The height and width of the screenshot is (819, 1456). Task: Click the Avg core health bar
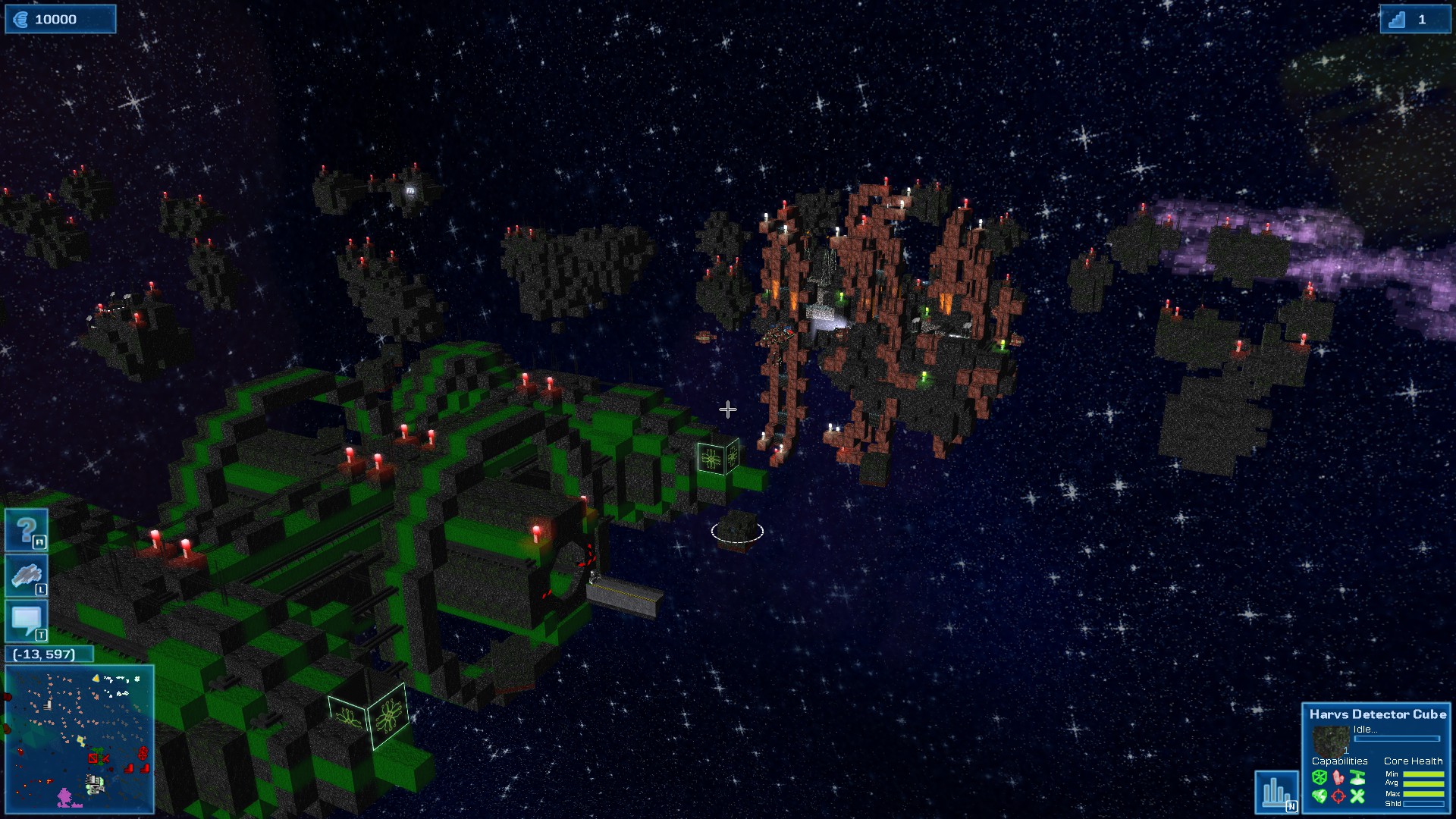[1423, 783]
